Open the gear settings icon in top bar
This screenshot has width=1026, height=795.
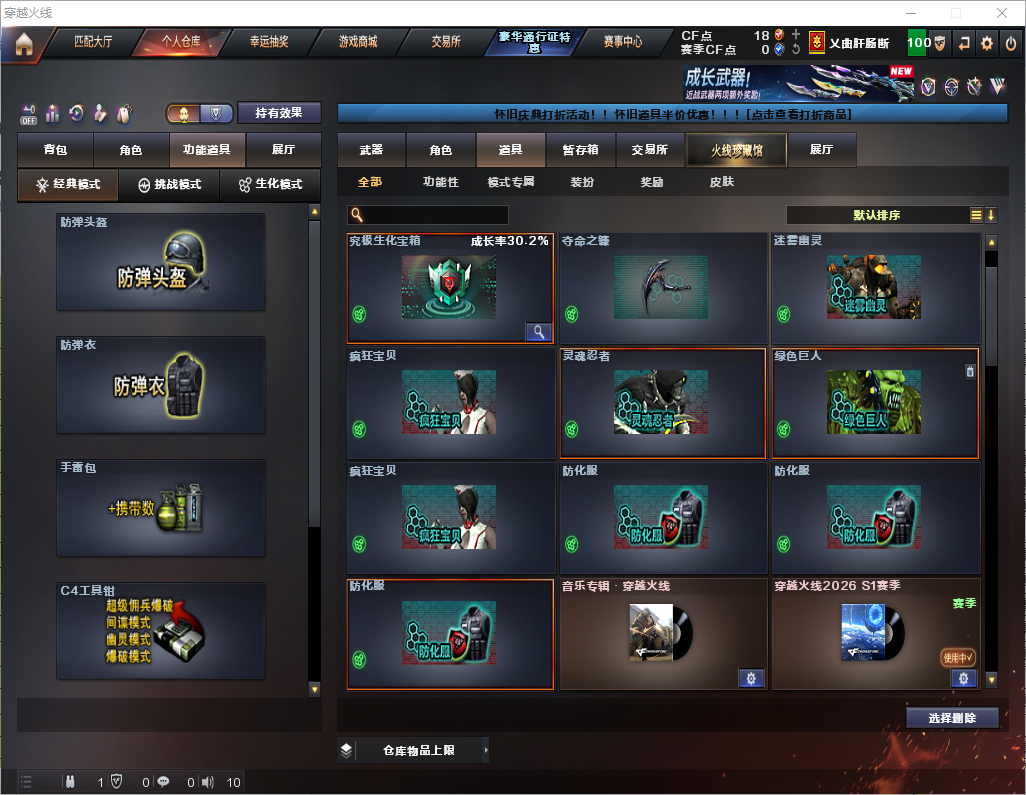pyautogui.click(x=987, y=43)
